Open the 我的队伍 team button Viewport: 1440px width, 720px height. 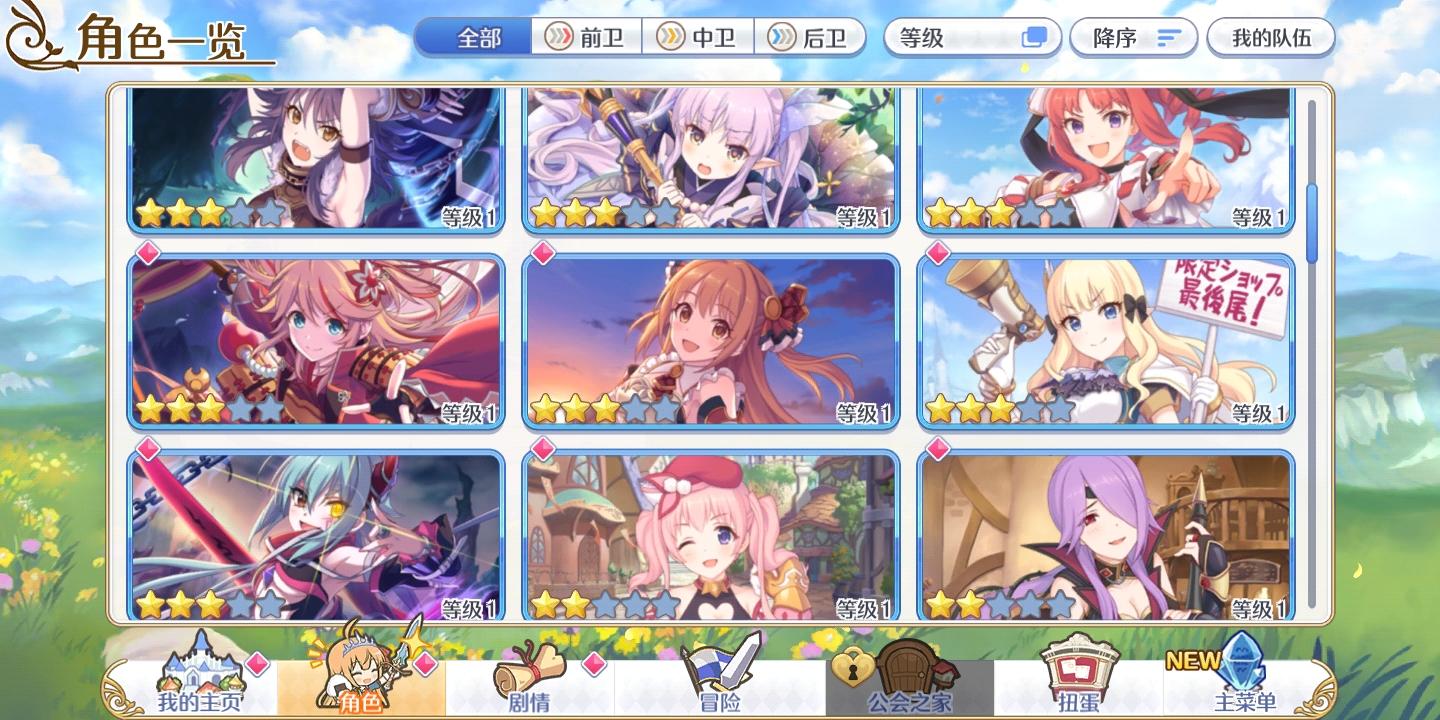tap(1271, 37)
